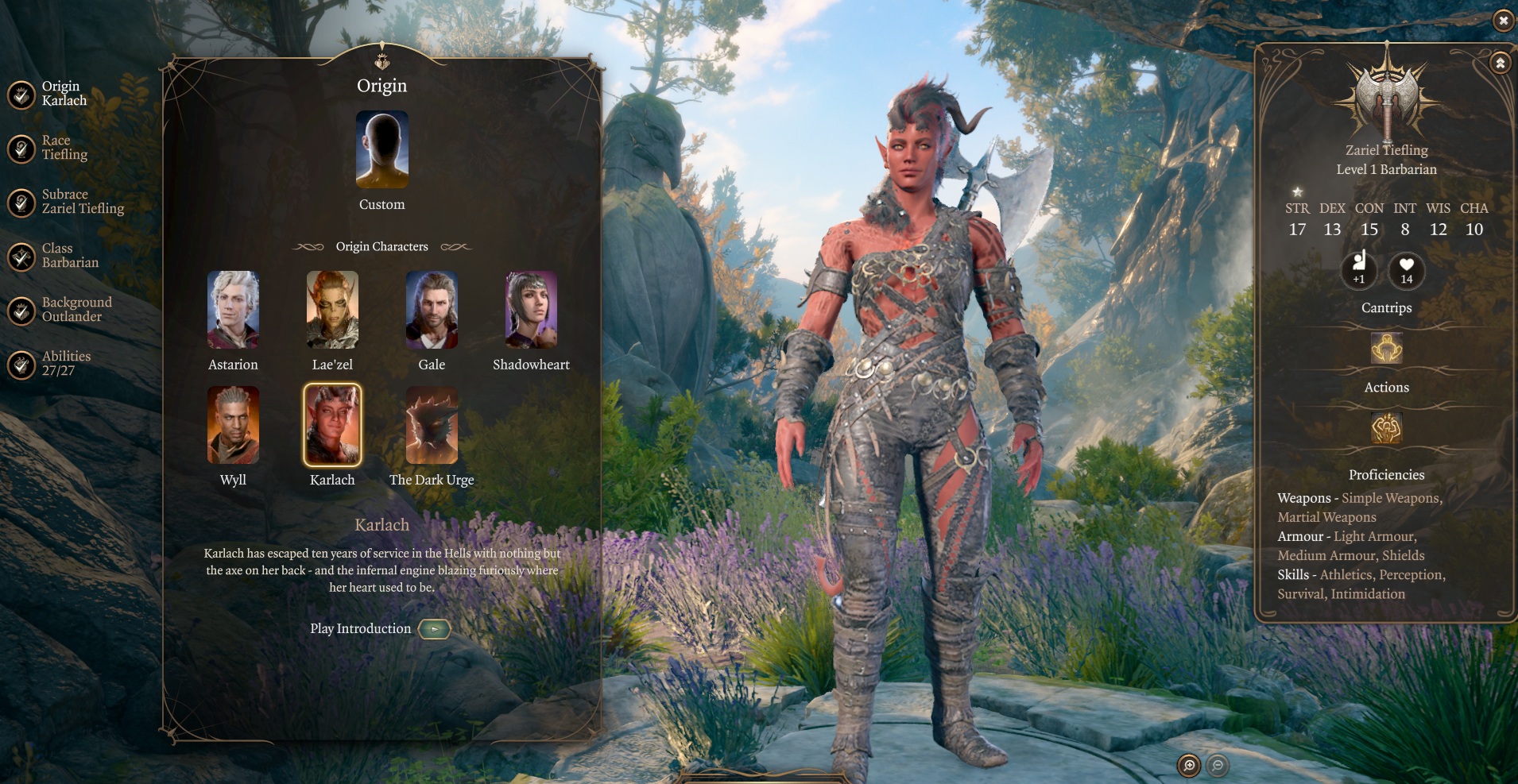Inspect the cantrip icon in summary panel

pyautogui.click(x=1386, y=349)
